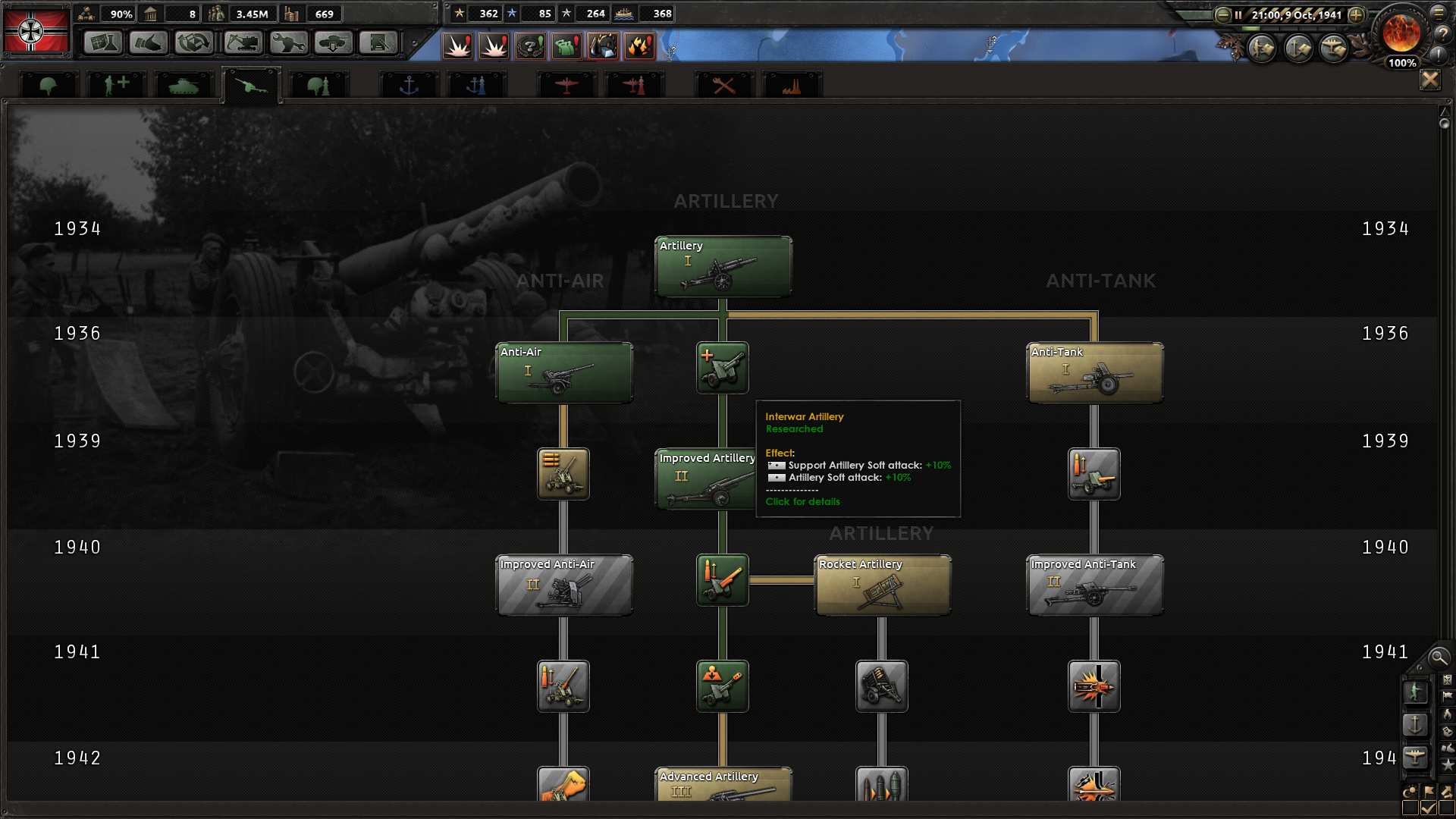1456x819 pixels.
Task: Select the Rocket Artillery I research node
Action: click(x=882, y=585)
